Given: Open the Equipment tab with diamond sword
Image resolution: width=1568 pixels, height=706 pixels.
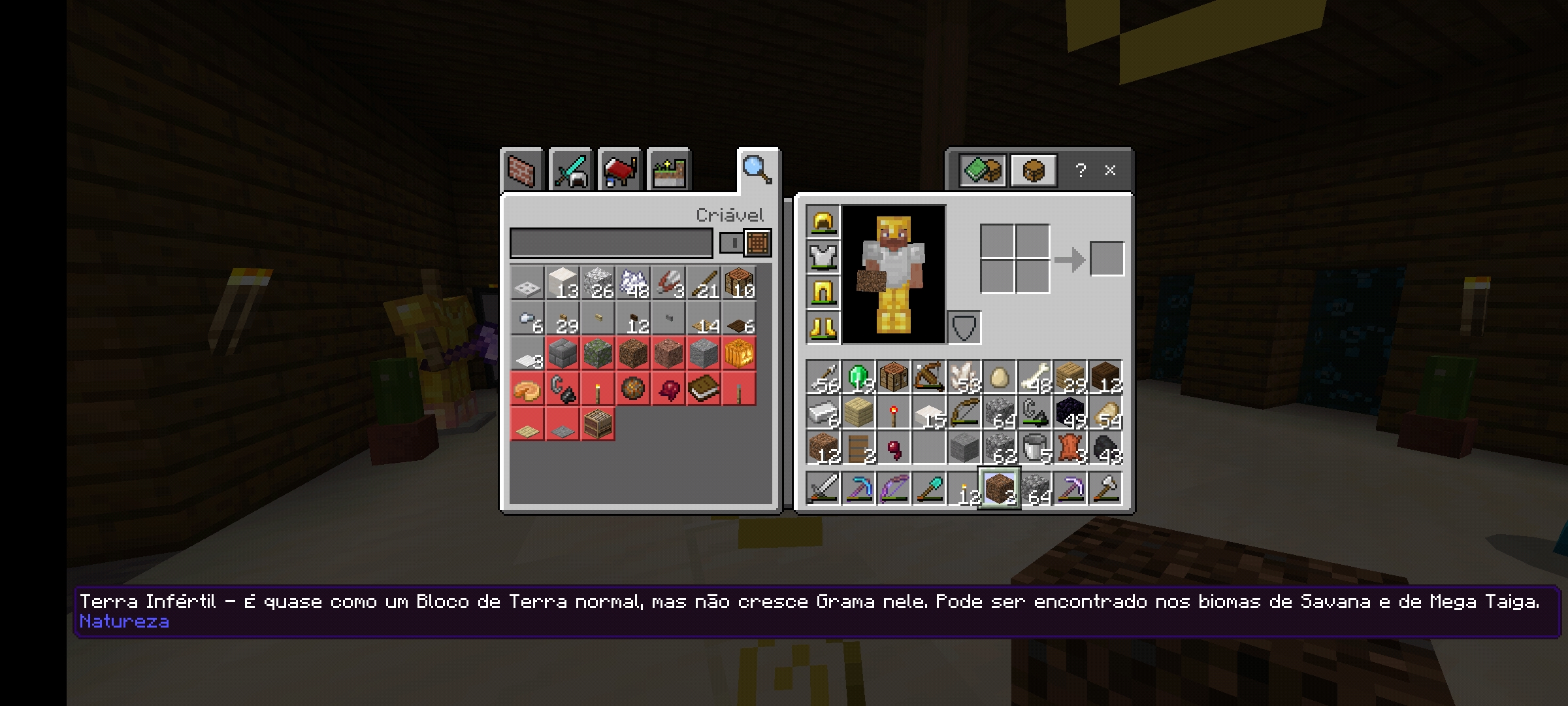Looking at the screenshot, I should (570, 171).
